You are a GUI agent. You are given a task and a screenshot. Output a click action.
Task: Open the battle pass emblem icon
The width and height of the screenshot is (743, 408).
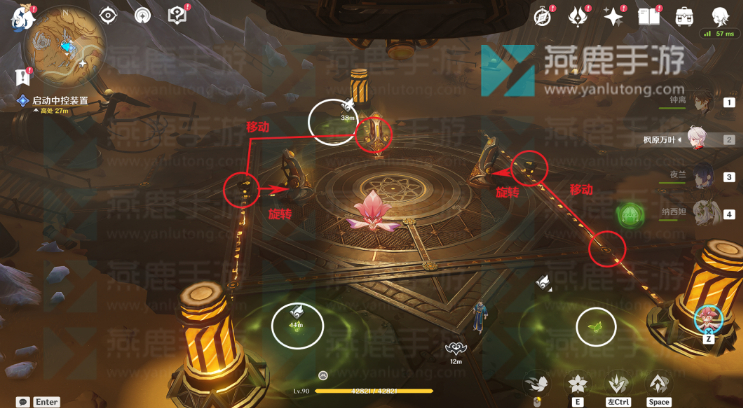click(577, 16)
